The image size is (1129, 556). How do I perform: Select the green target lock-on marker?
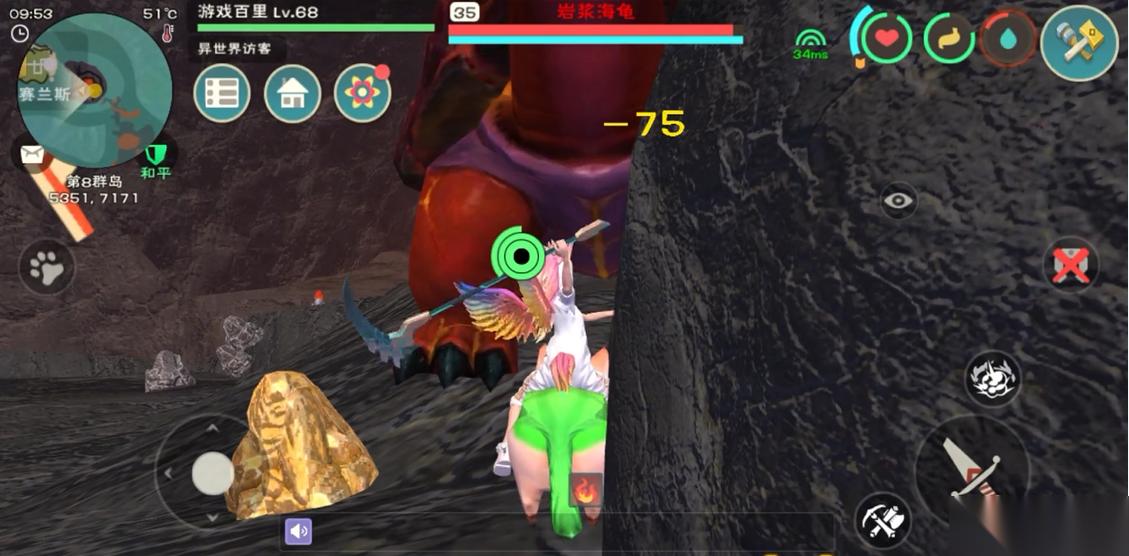click(x=520, y=257)
